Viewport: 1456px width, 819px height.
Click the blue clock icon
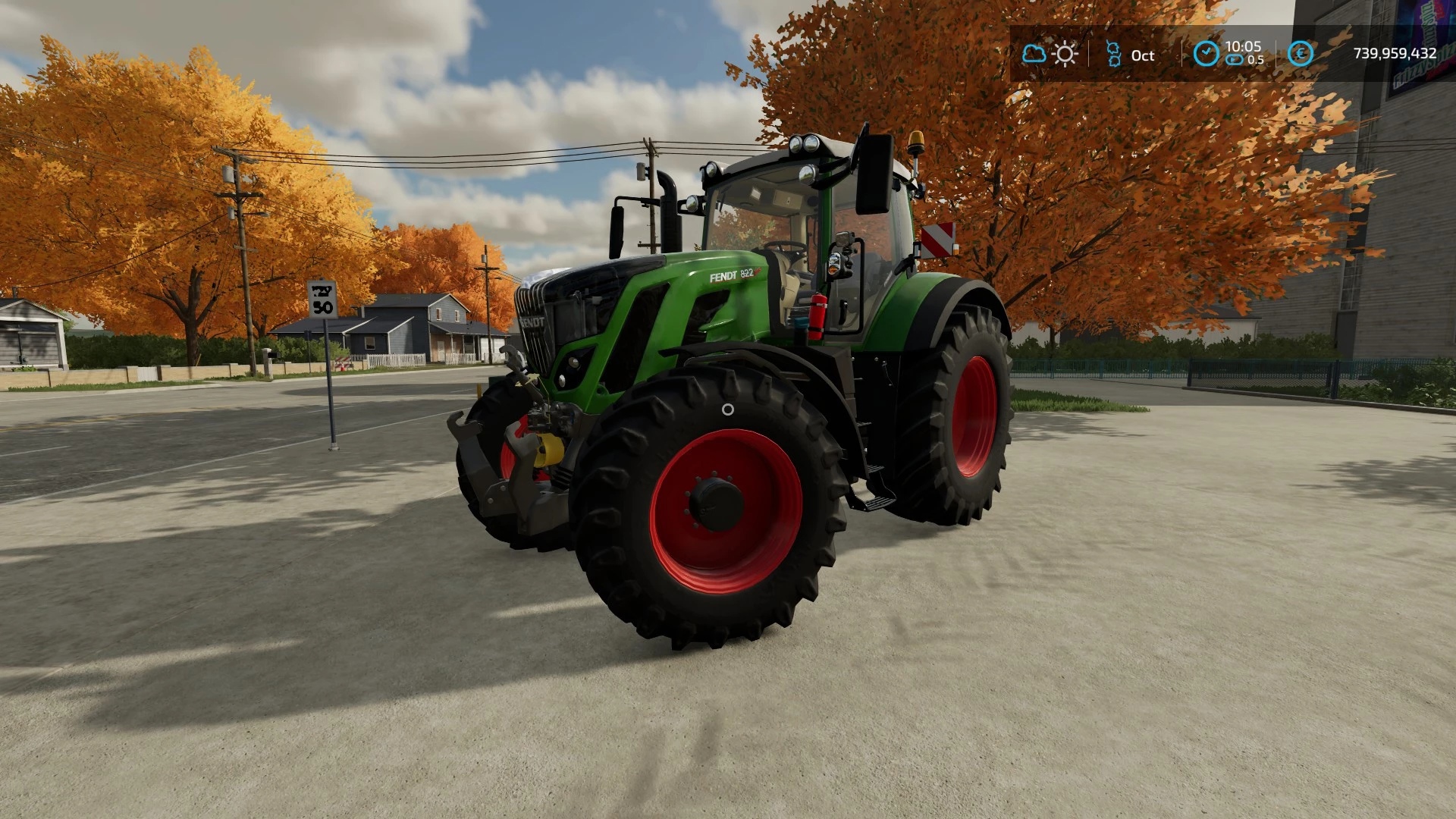1206,53
